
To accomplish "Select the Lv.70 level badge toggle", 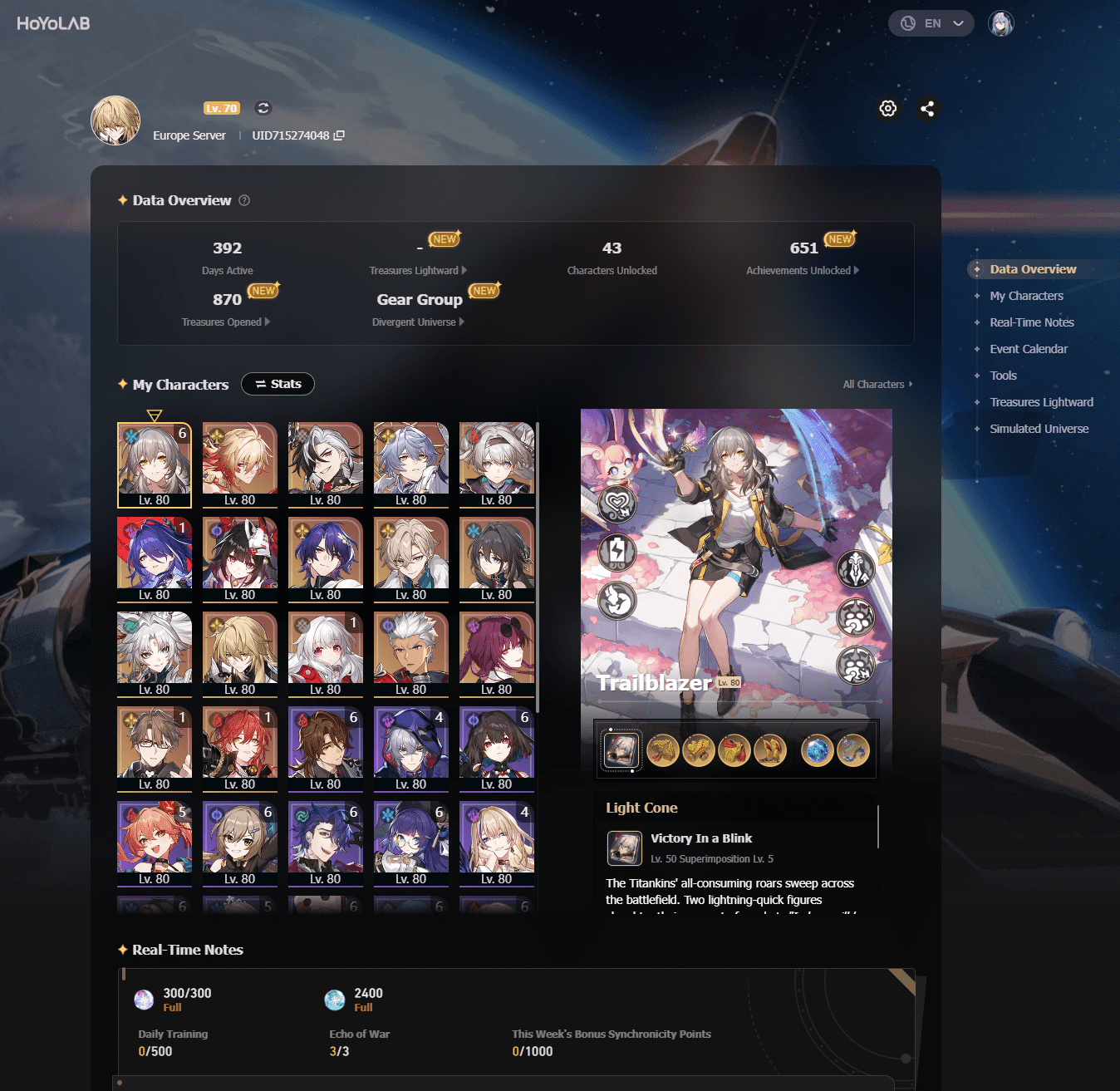I will click(x=221, y=108).
